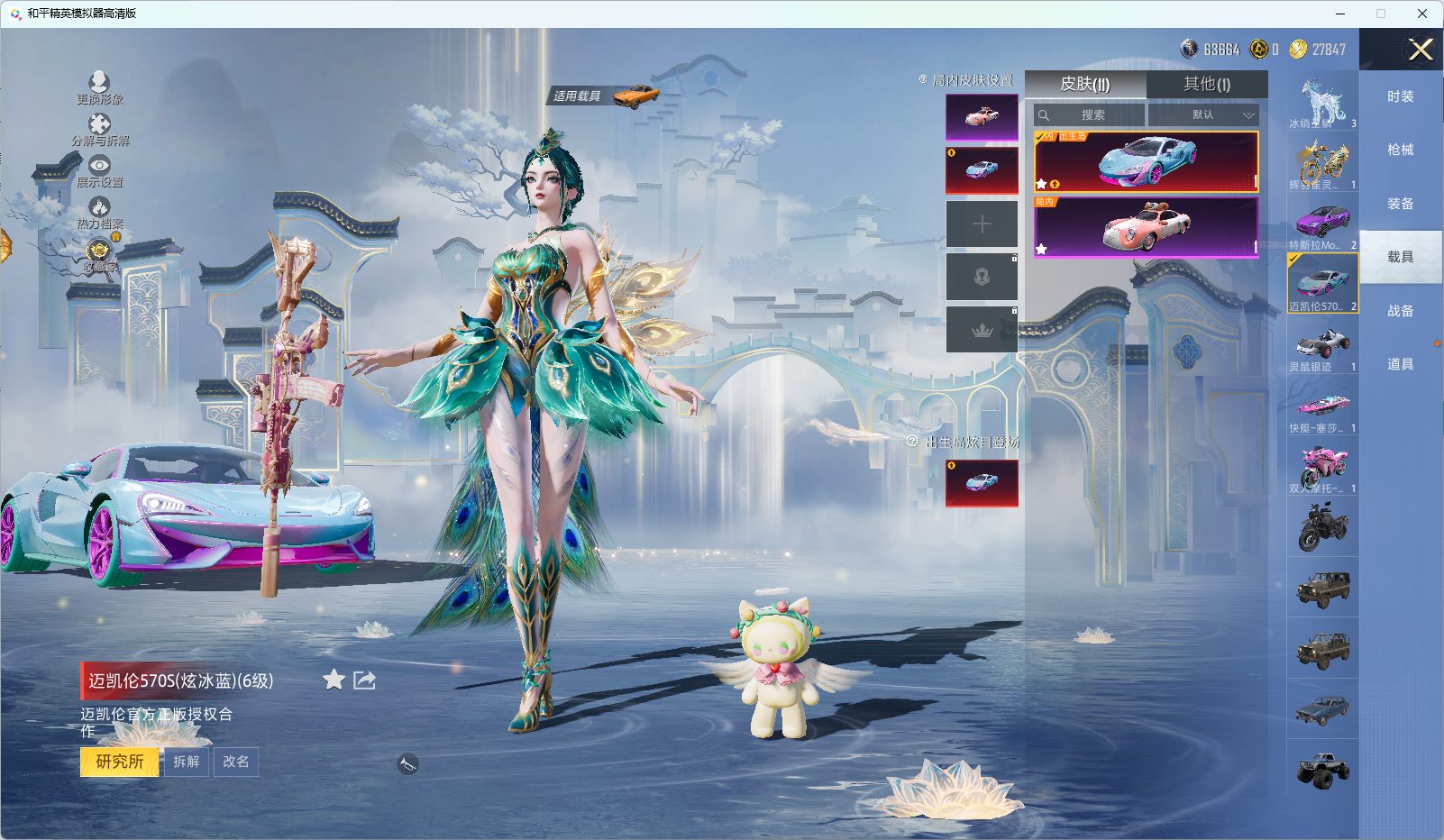This screenshot has height=840, width=1444.
Task: Close the inventory screen with the X
Action: 1421,50
